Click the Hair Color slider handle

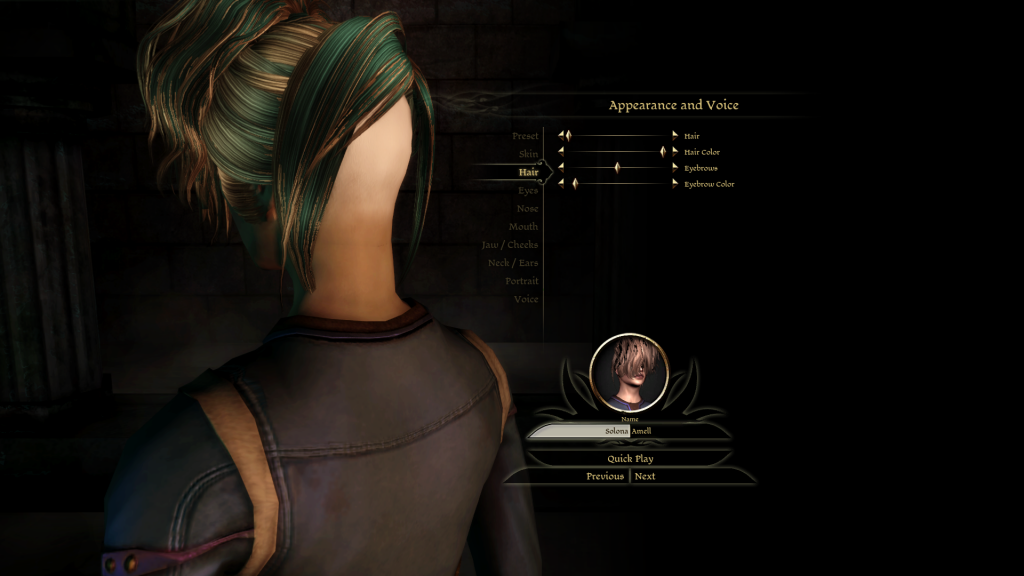tap(663, 152)
